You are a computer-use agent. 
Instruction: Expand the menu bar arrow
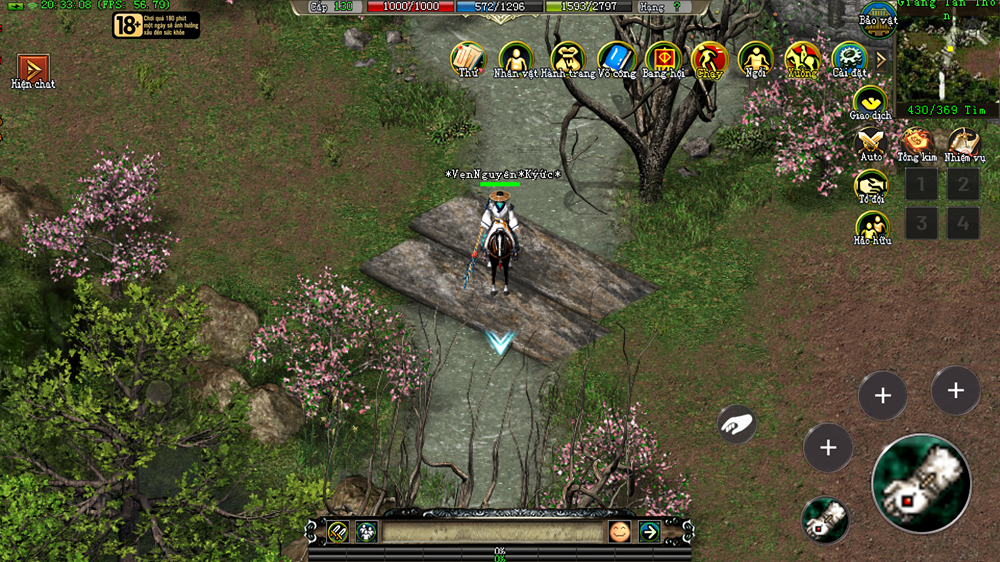click(x=881, y=59)
